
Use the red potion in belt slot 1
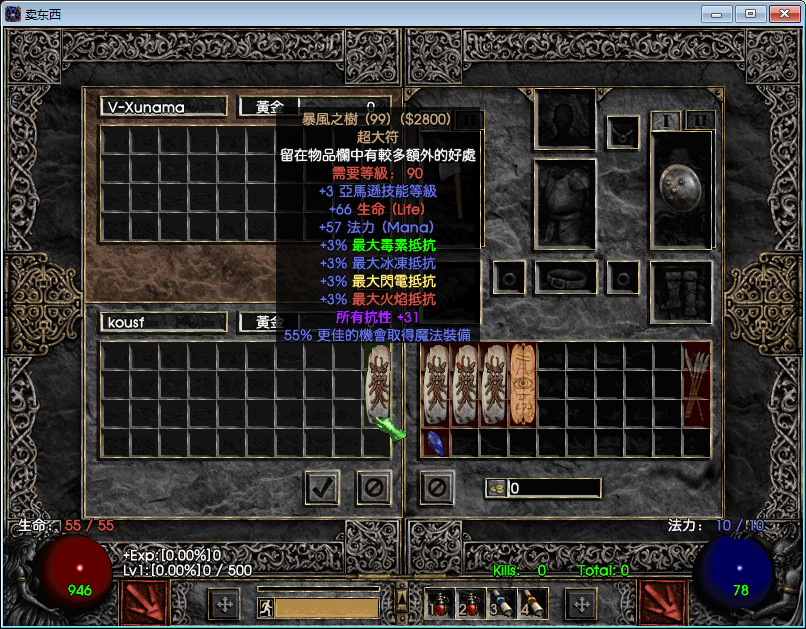pyautogui.click(x=439, y=602)
